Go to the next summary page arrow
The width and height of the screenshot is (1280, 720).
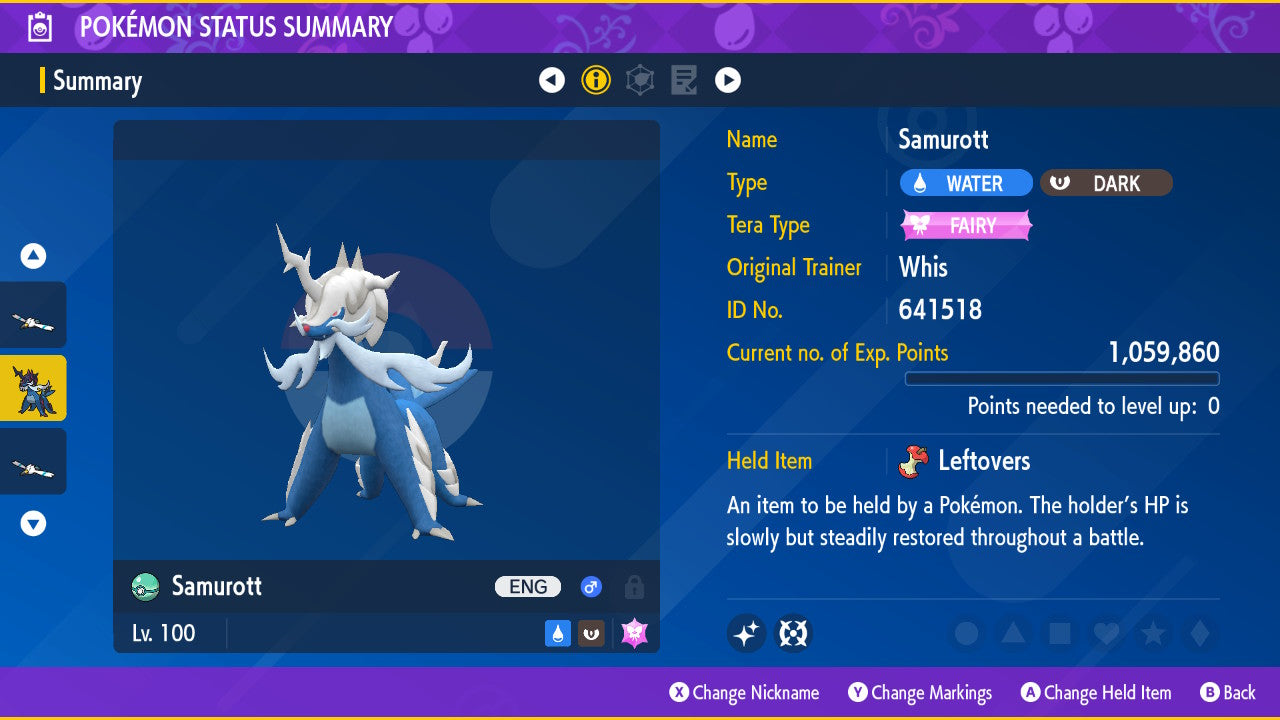pyautogui.click(x=728, y=80)
